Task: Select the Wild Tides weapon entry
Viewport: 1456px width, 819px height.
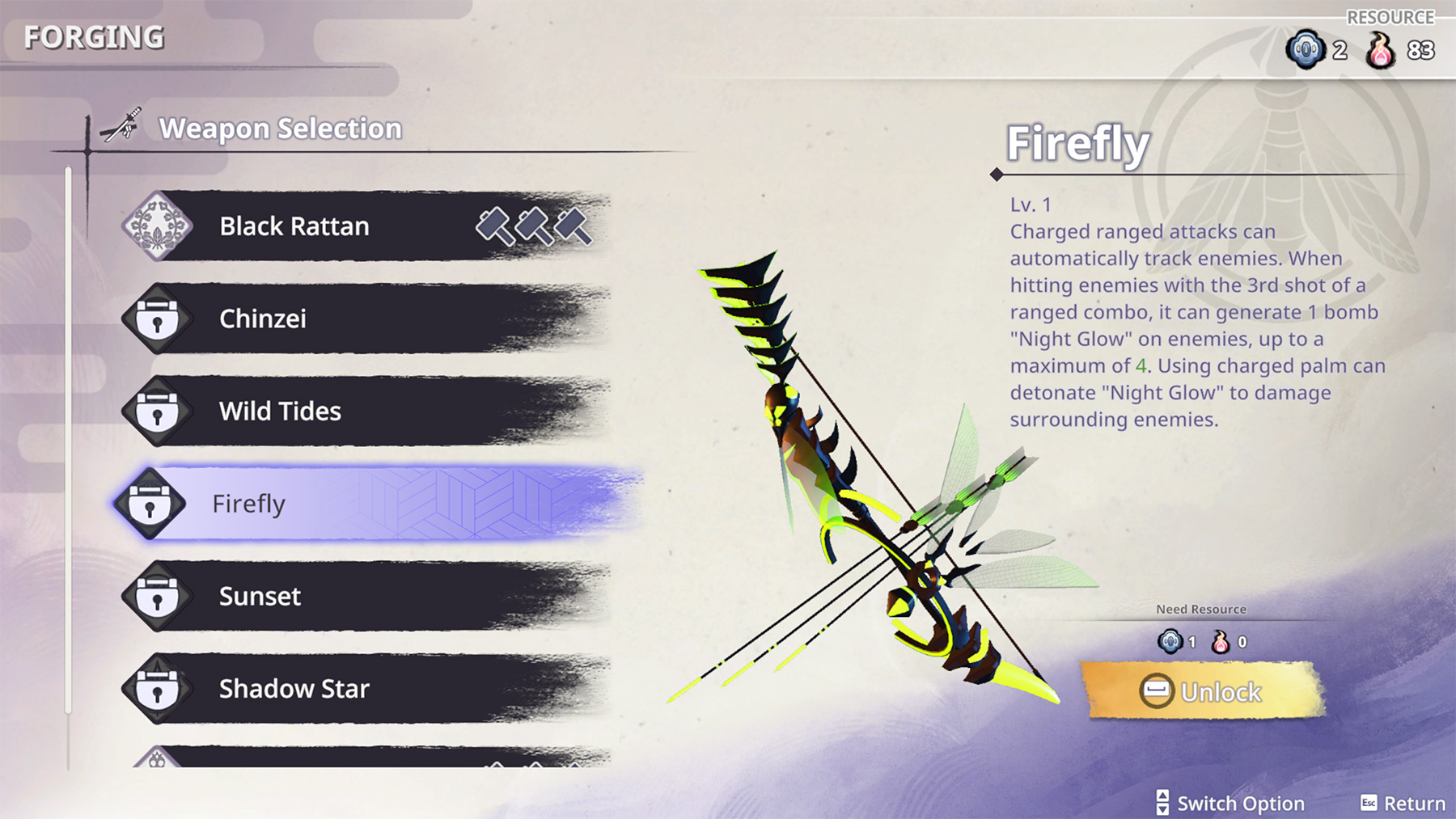Action: [x=364, y=411]
